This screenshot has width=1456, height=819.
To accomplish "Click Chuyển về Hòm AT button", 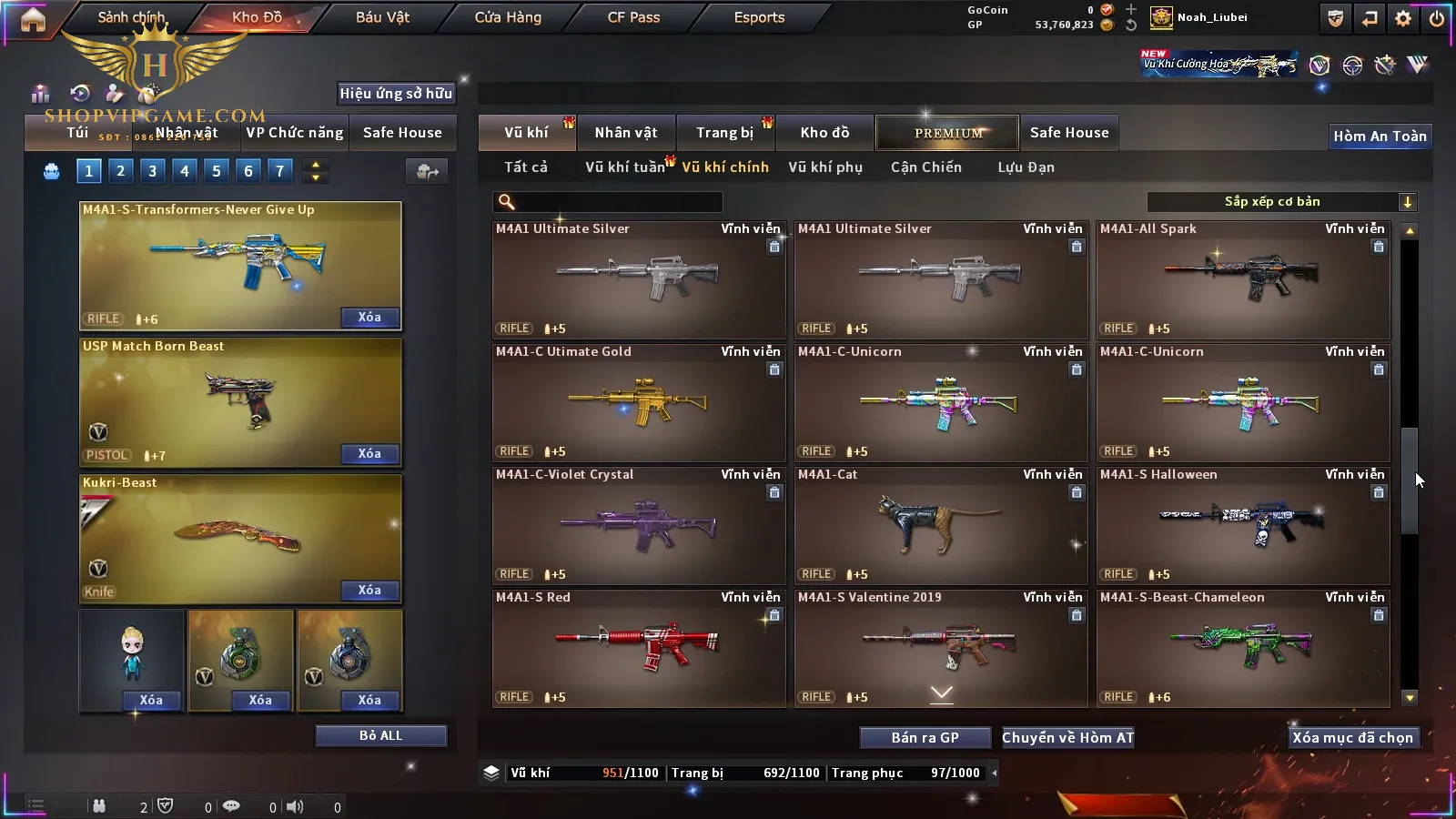I will tap(1067, 738).
